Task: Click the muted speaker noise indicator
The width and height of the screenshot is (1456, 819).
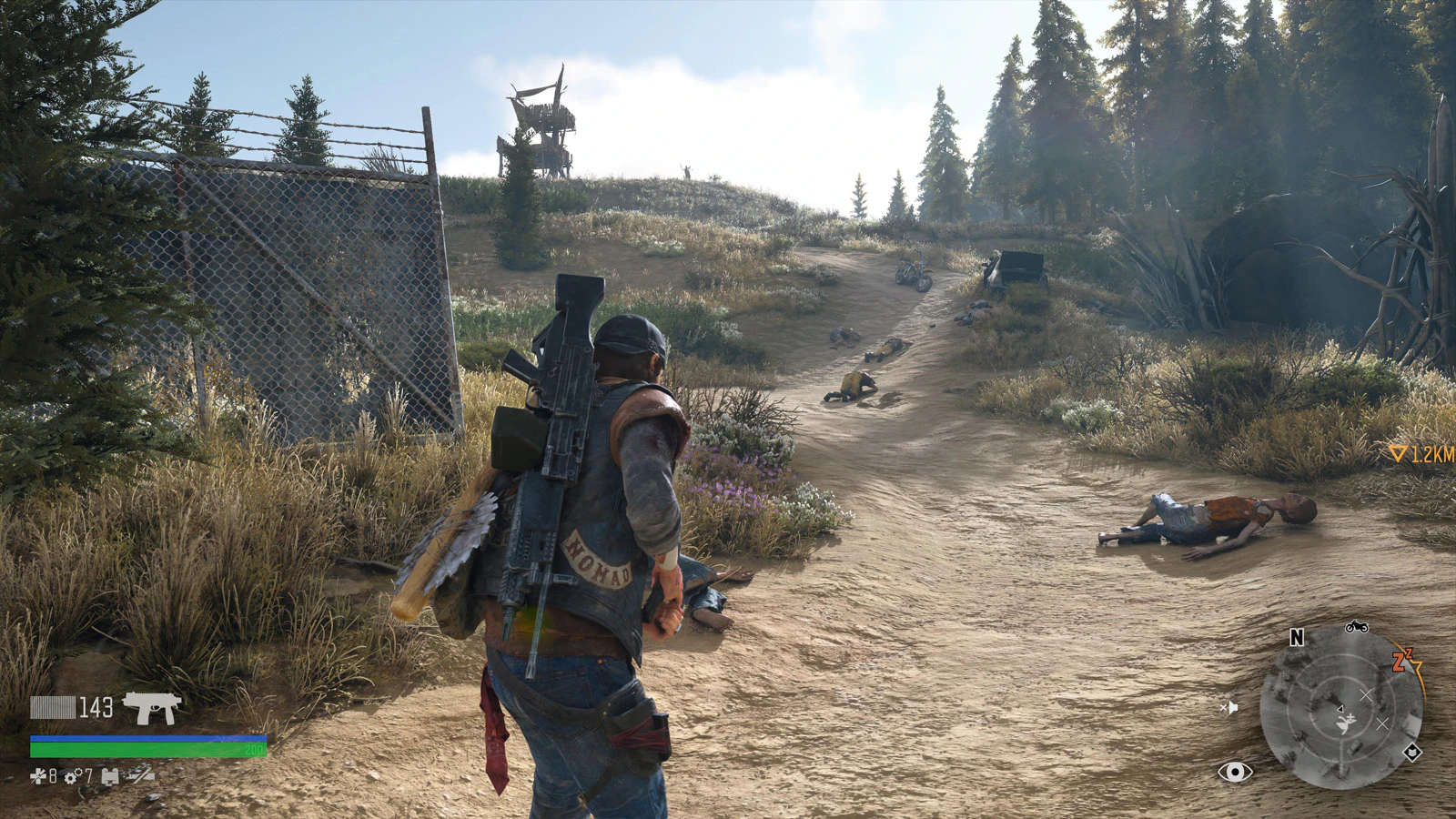Action: point(1228,707)
